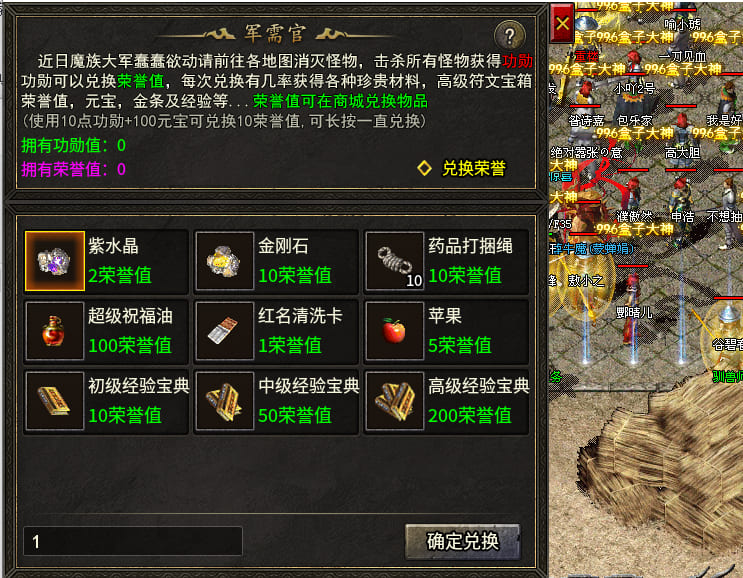
Task: Focus the exchange quantity input field
Action: coord(133,541)
